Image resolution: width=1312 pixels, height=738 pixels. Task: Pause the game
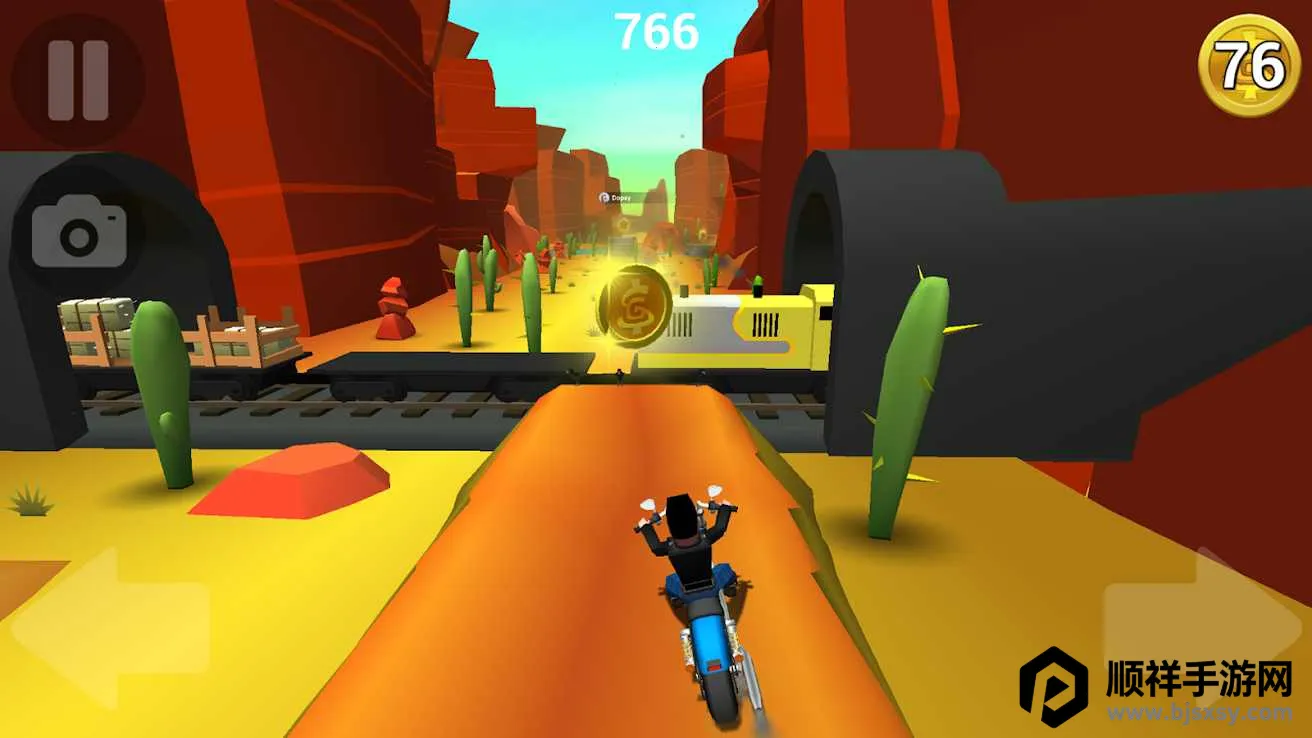click(77, 81)
